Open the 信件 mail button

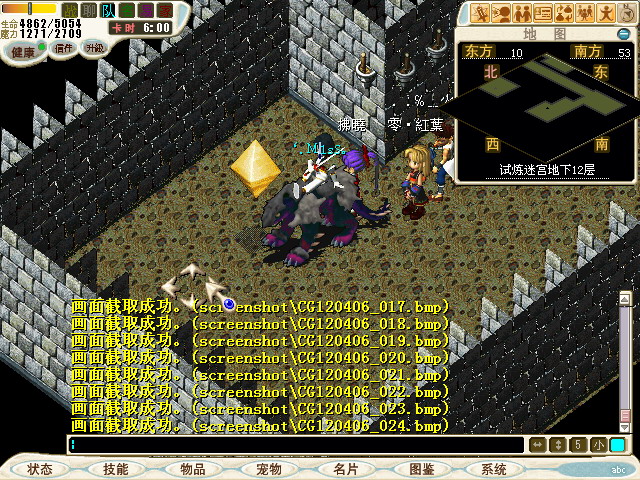64,47
